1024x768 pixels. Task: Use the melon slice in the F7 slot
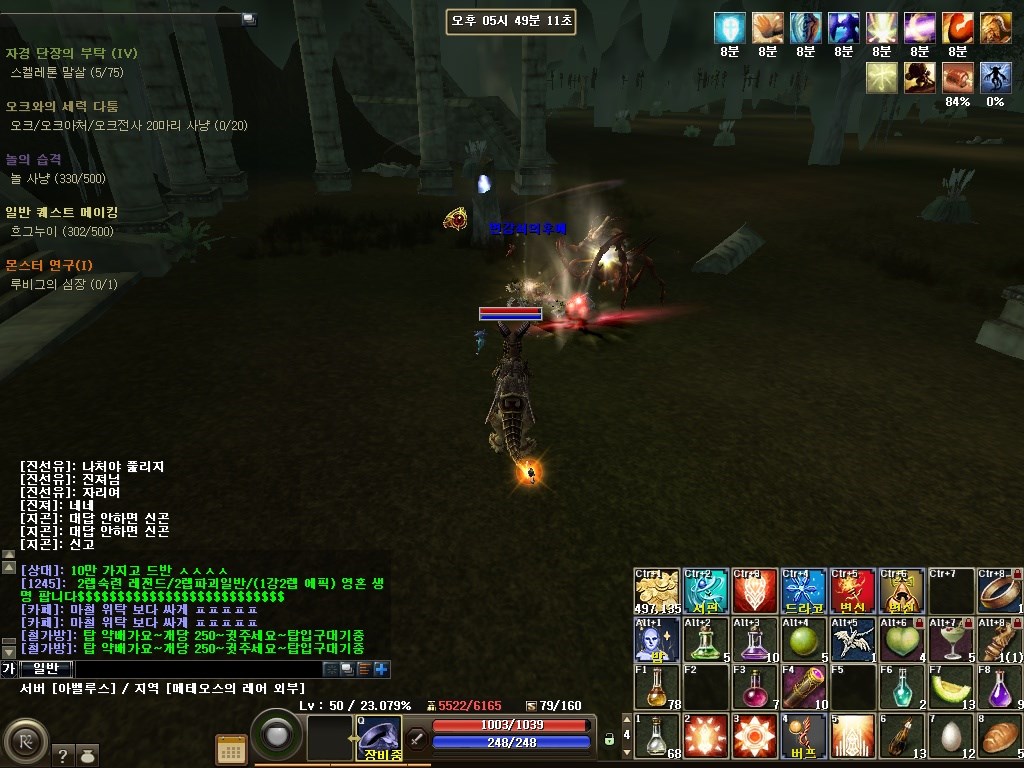click(951, 687)
